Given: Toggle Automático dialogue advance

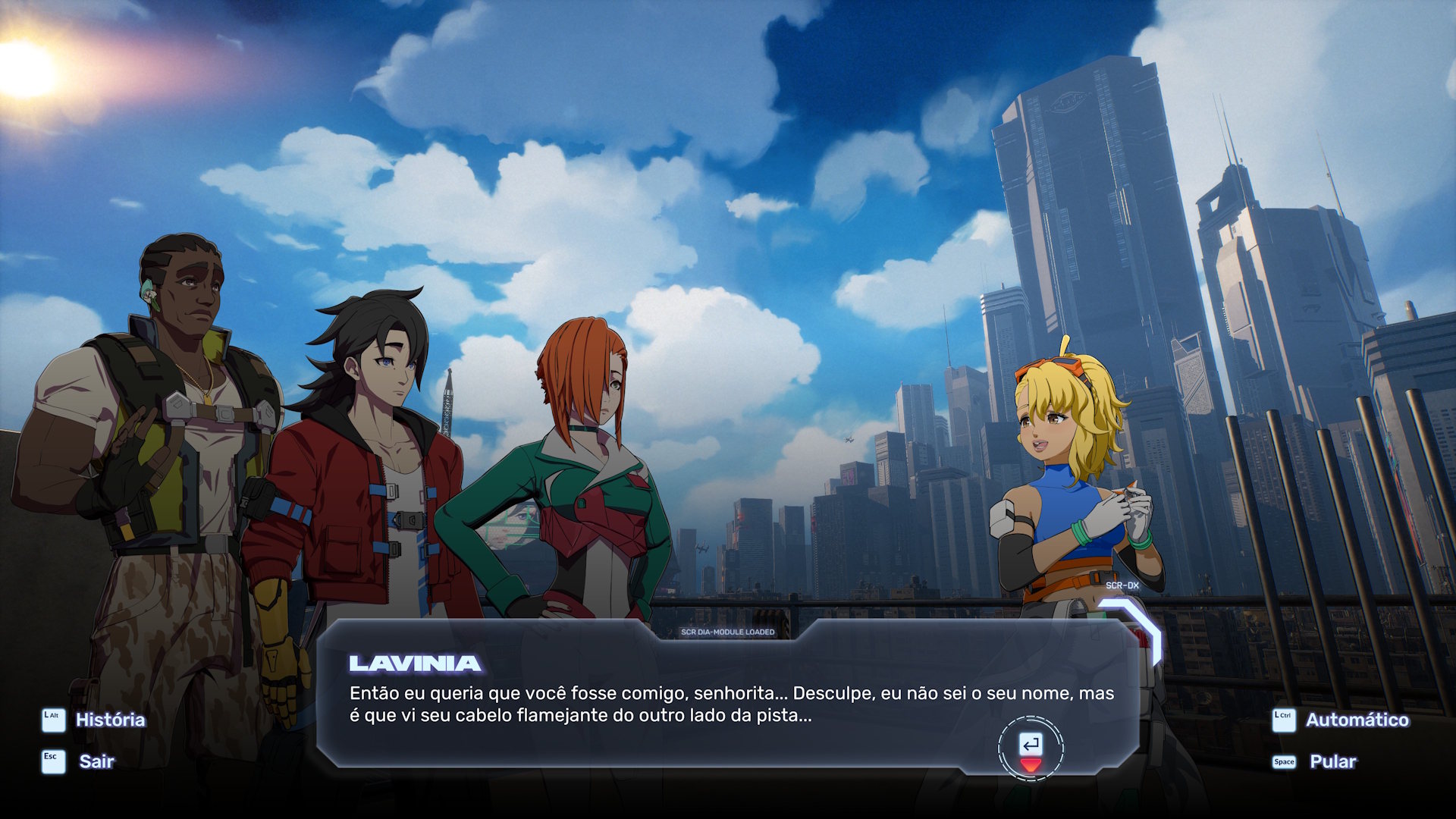Looking at the screenshot, I should click(1356, 720).
